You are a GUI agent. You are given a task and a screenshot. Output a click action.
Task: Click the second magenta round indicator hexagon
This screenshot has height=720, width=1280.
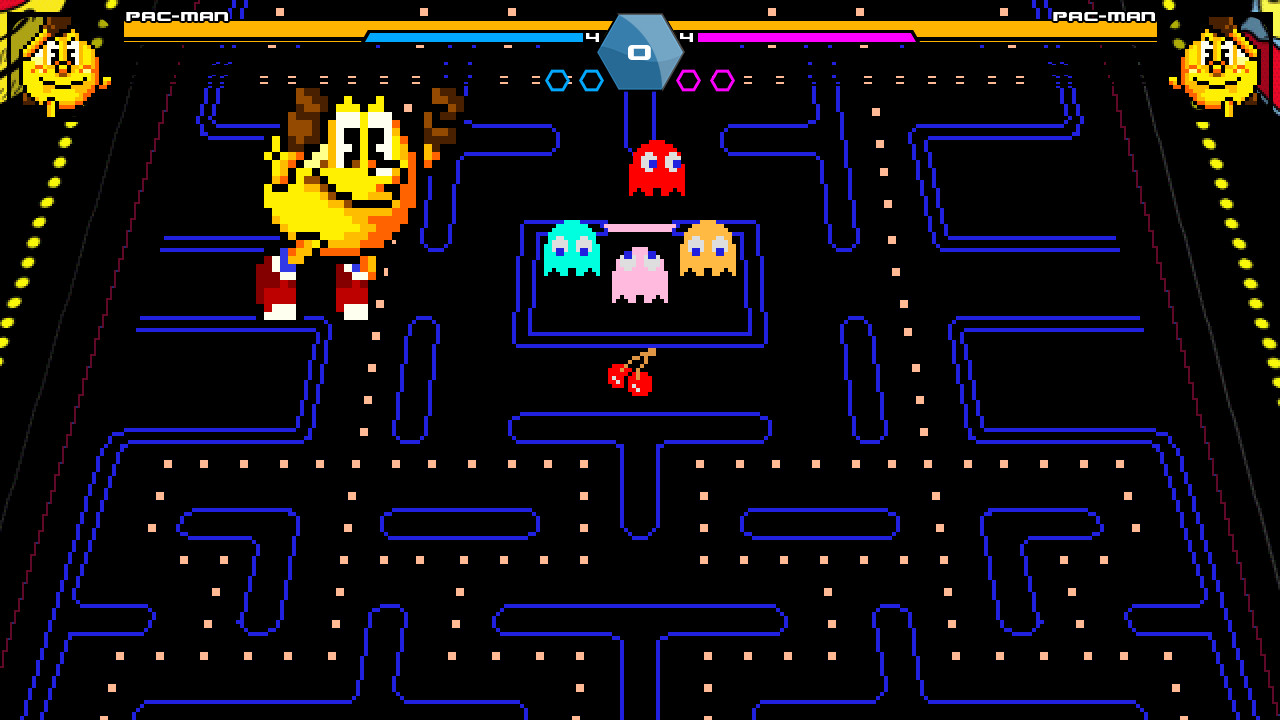(x=724, y=81)
